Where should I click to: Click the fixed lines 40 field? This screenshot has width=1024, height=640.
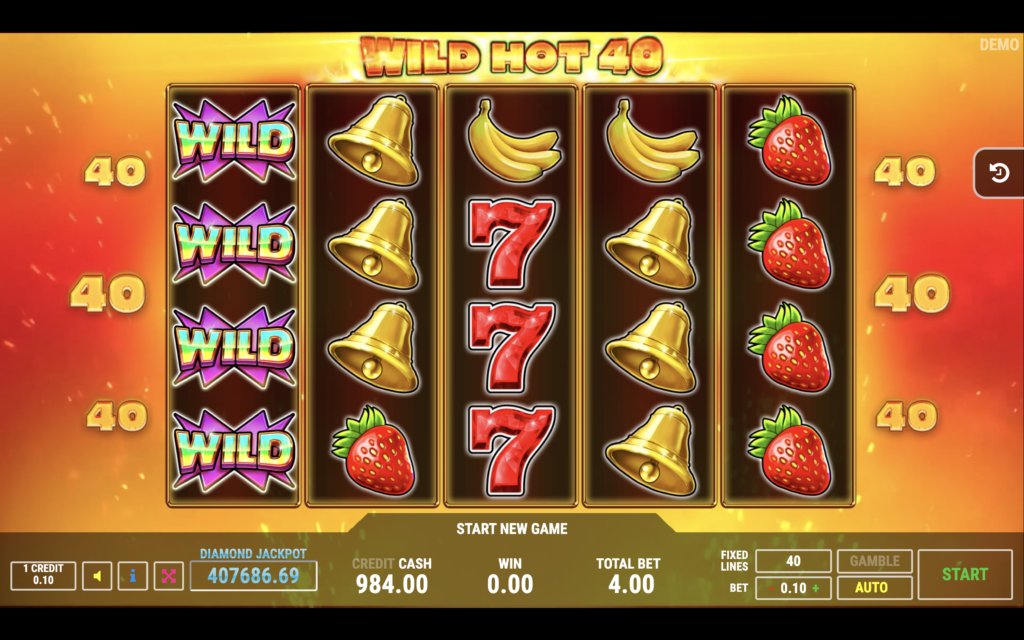tap(793, 561)
